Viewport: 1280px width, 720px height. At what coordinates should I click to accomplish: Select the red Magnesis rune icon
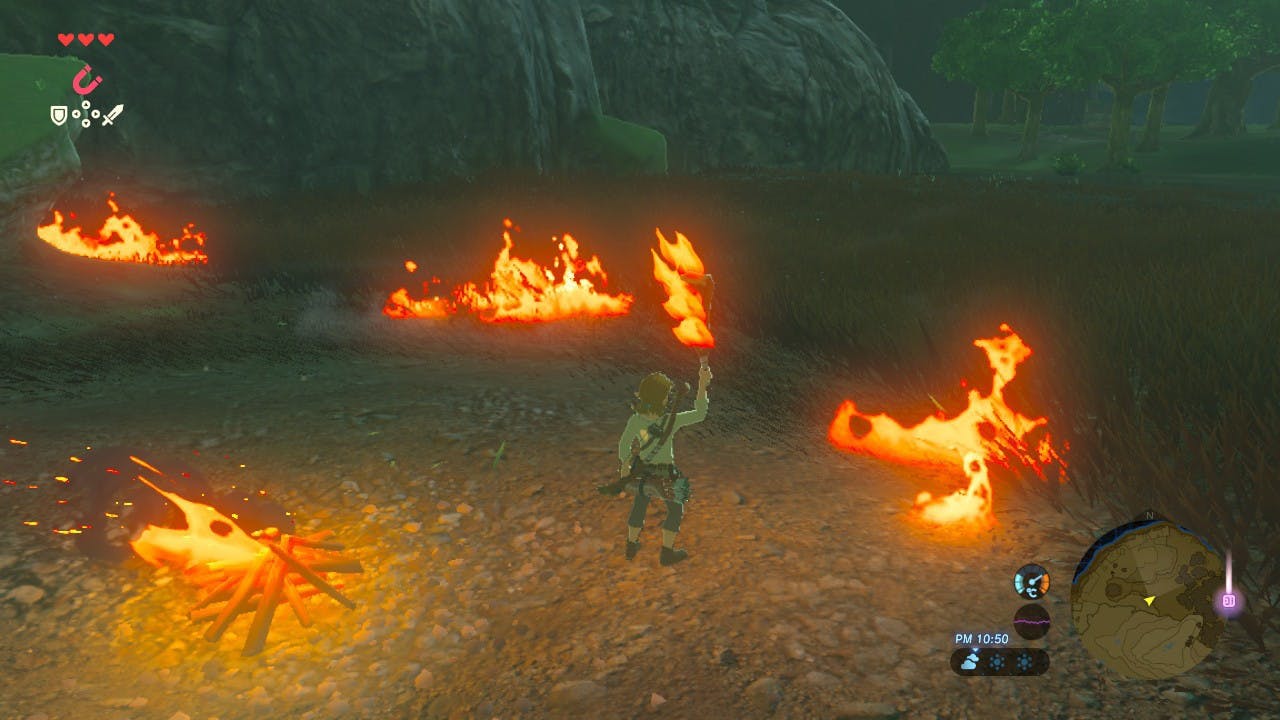coord(88,79)
